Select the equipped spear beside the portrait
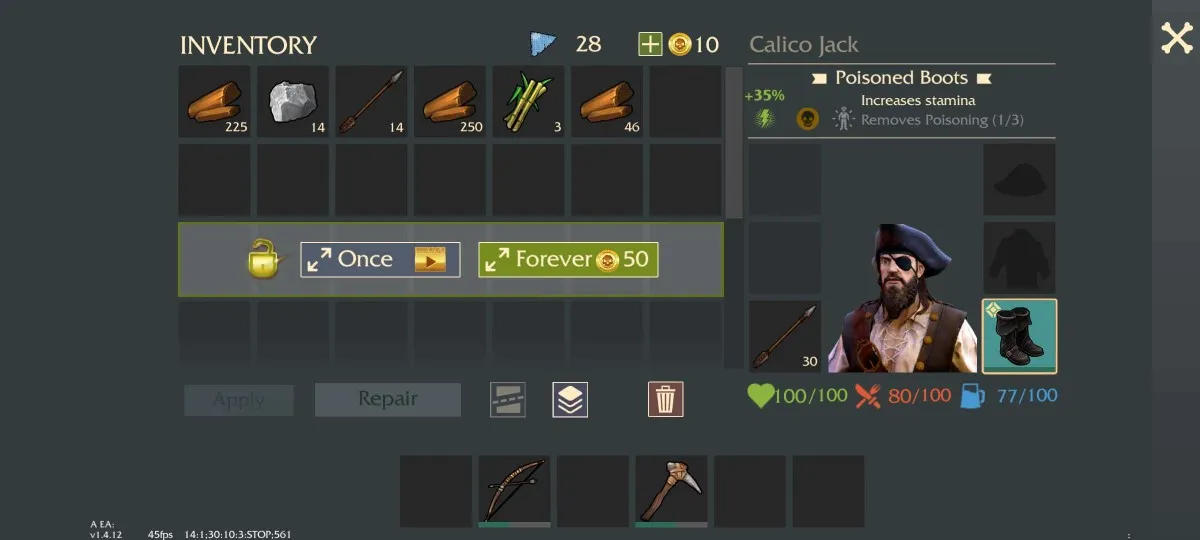This screenshot has width=1200, height=540. (785, 336)
